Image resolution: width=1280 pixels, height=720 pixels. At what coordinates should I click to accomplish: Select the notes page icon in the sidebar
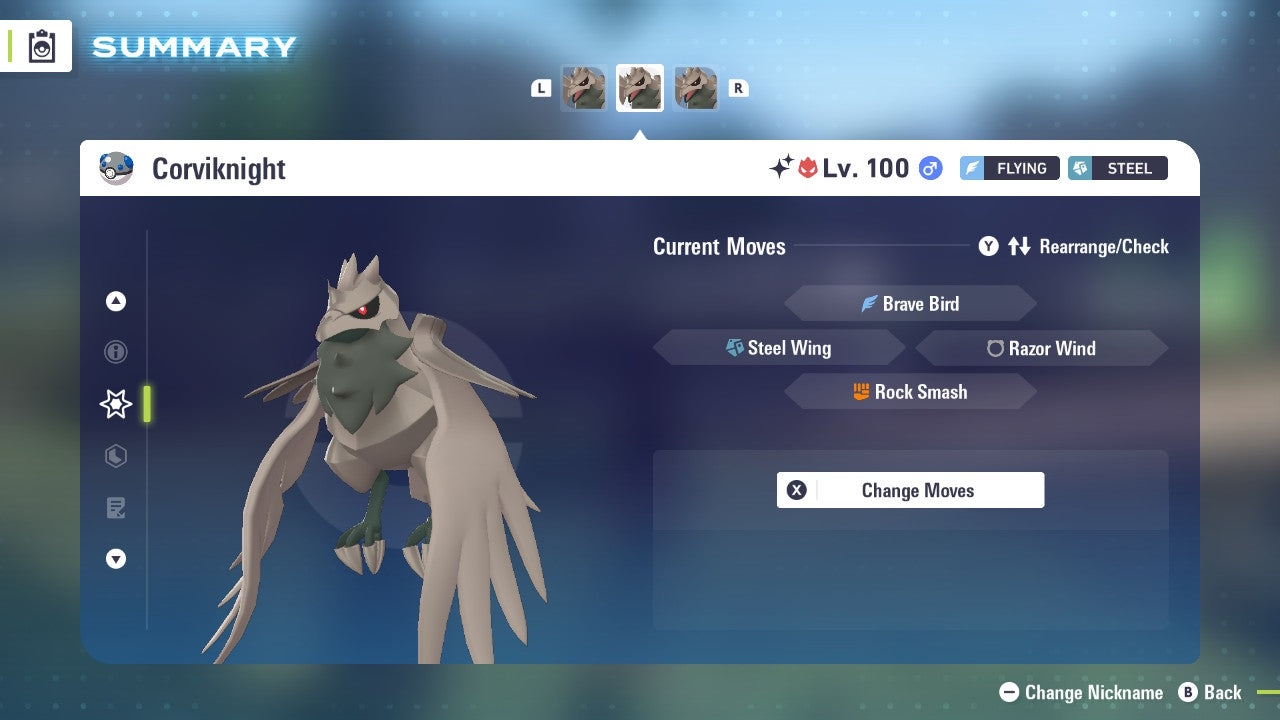pos(115,508)
